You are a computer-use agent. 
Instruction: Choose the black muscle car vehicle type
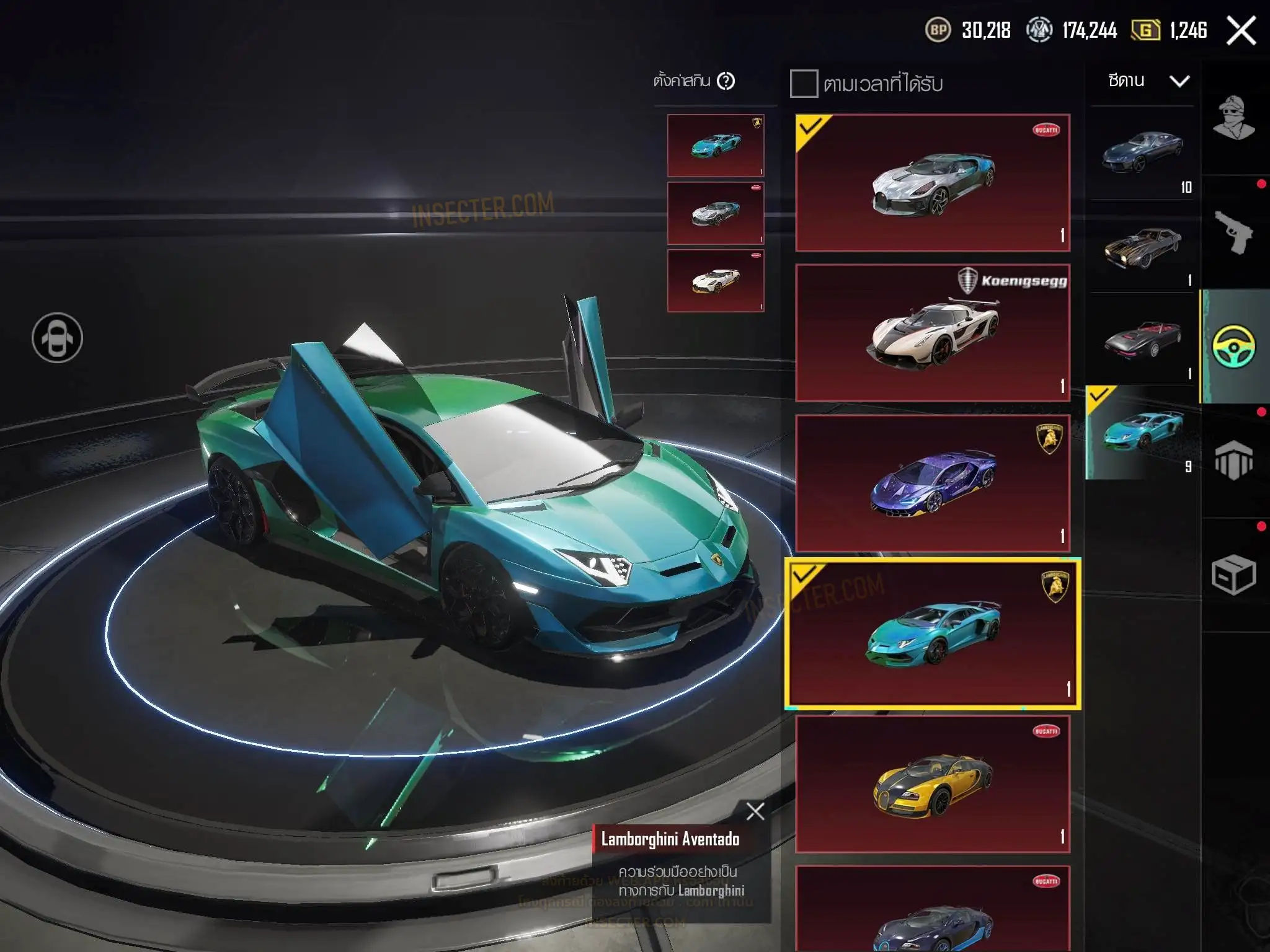click(x=1142, y=247)
